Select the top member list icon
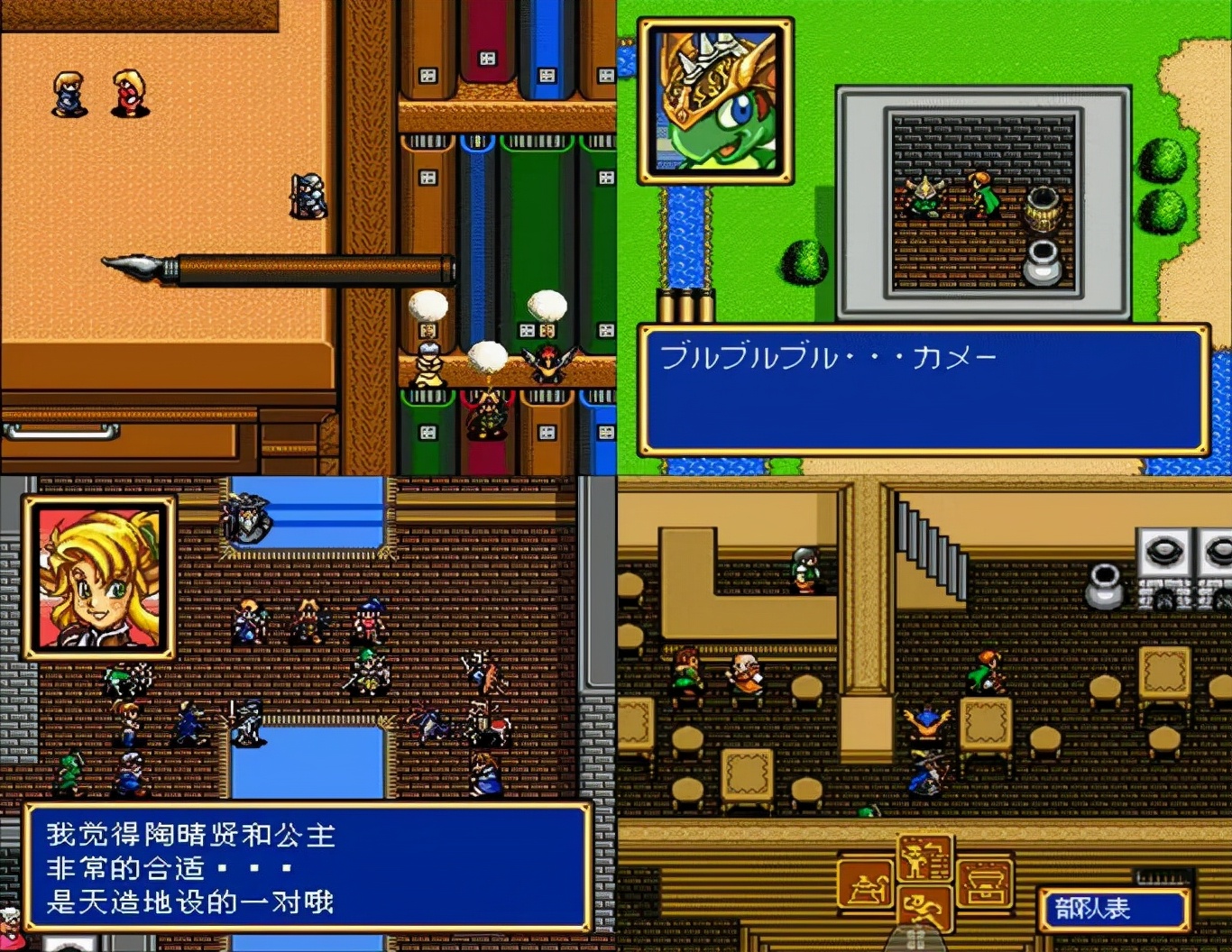Viewport: 1232px width, 952px height. click(925, 858)
